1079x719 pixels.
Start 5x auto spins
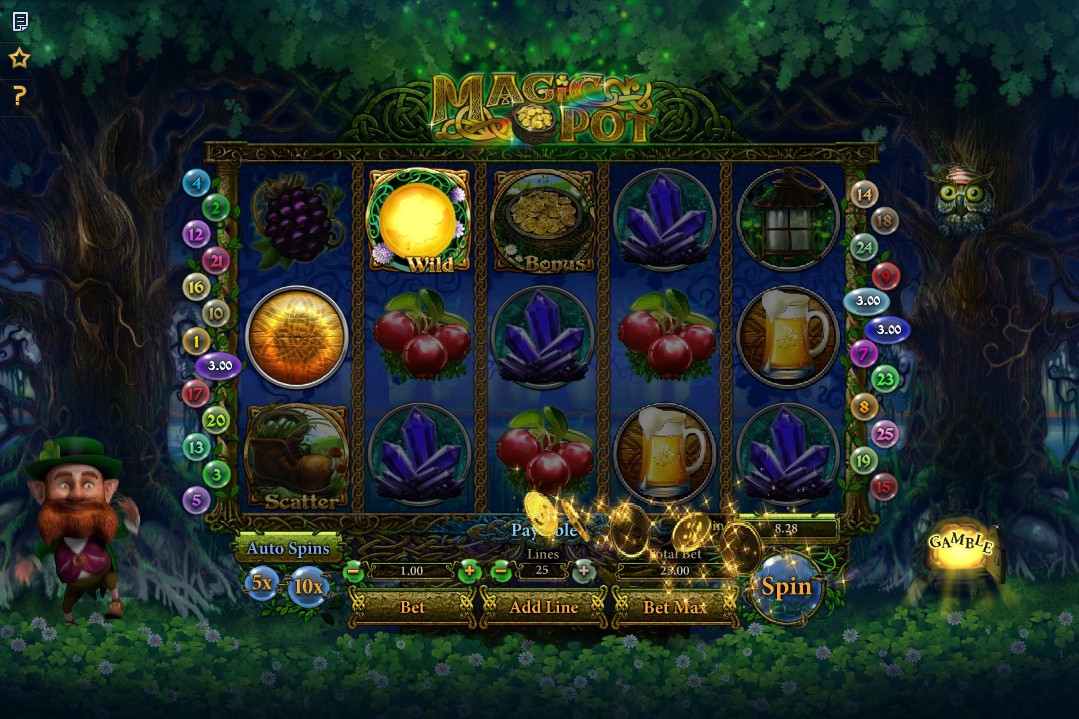[x=262, y=582]
